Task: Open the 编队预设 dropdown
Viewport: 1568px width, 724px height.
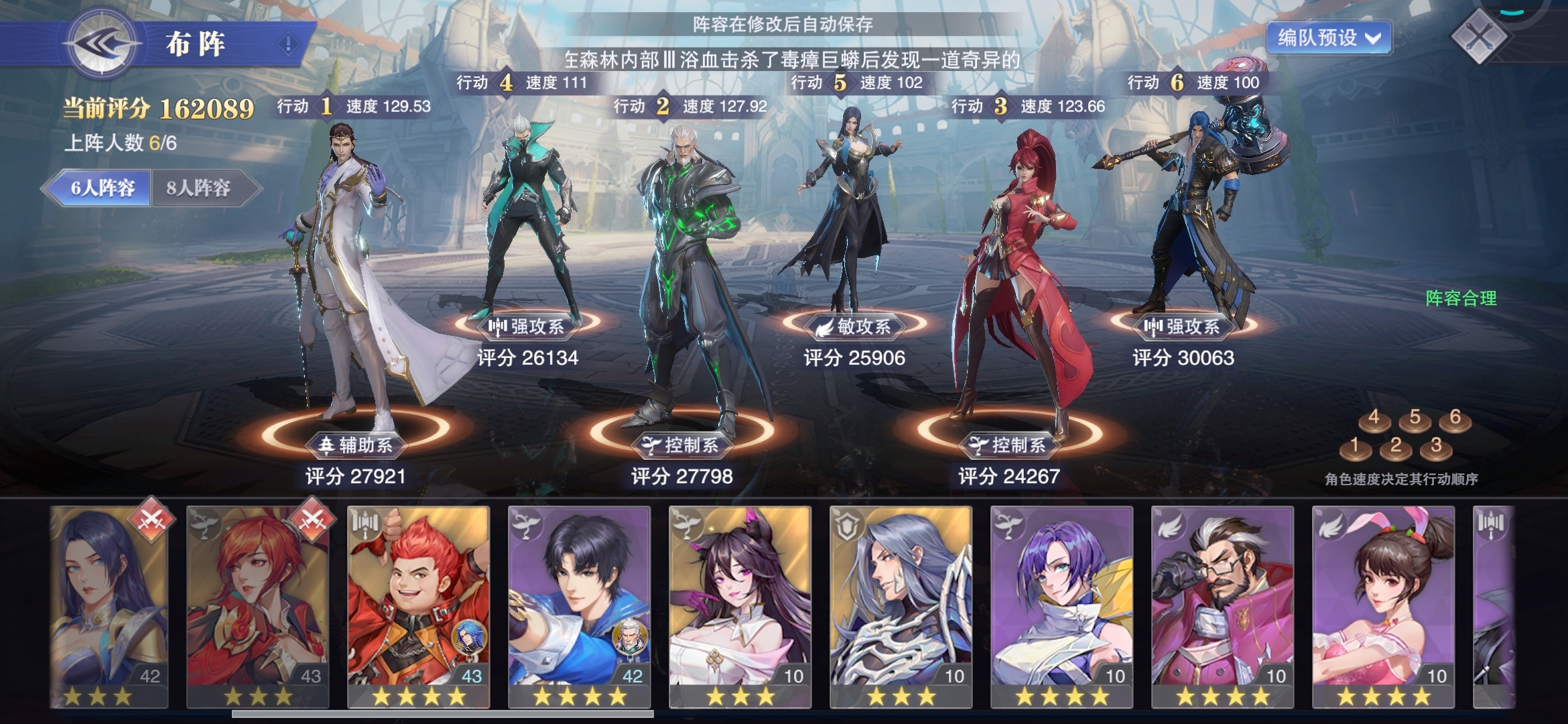Action: 1328,38
